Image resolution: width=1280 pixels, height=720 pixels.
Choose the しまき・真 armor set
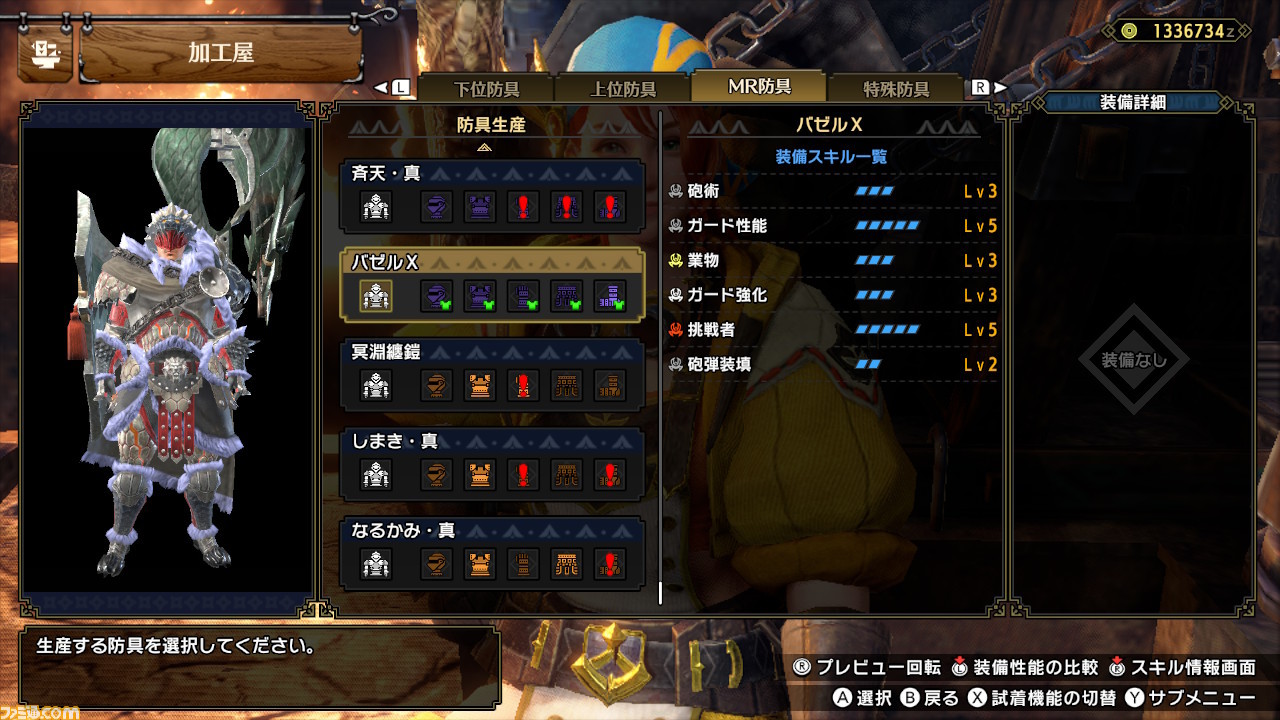pos(492,441)
